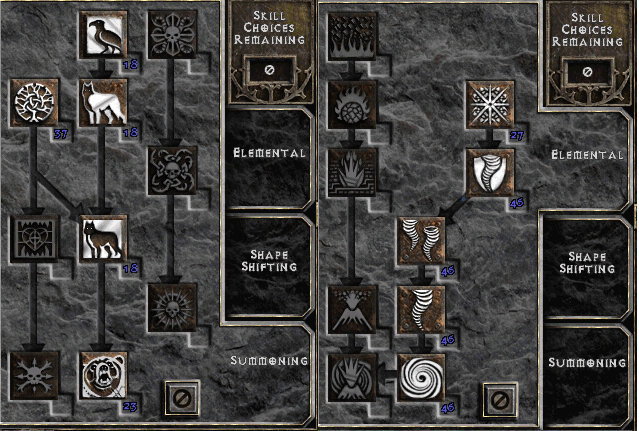Pick the Volcano skill
This screenshot has height=431, width=639.
[x=350, y=304]
